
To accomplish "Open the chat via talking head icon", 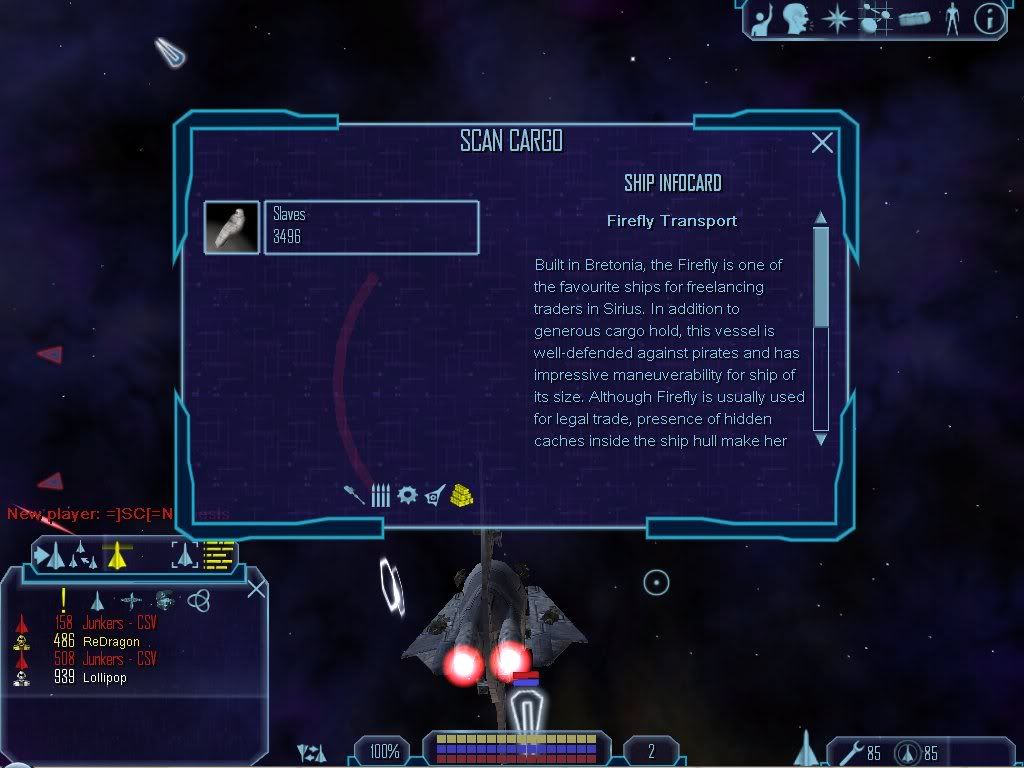I will click(796, 18).
